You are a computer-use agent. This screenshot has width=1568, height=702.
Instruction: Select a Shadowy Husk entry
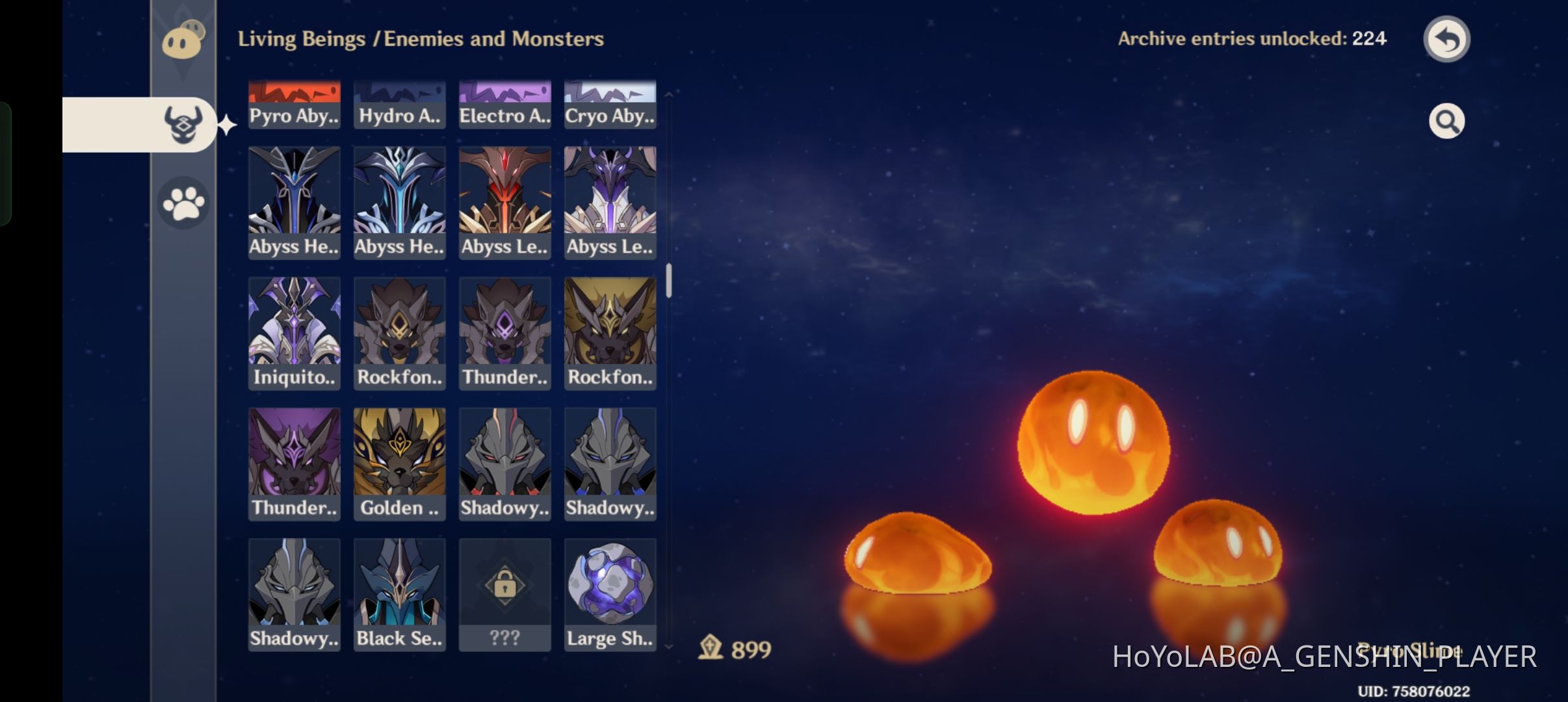[504, 463]
